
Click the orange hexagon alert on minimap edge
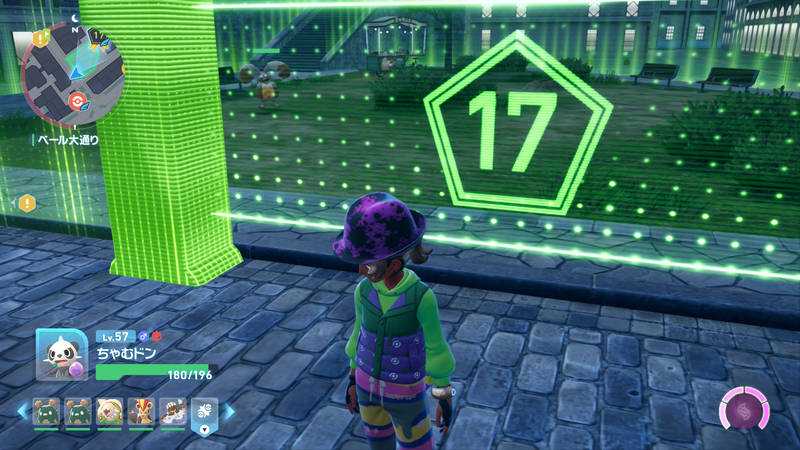tap(41, 39)
